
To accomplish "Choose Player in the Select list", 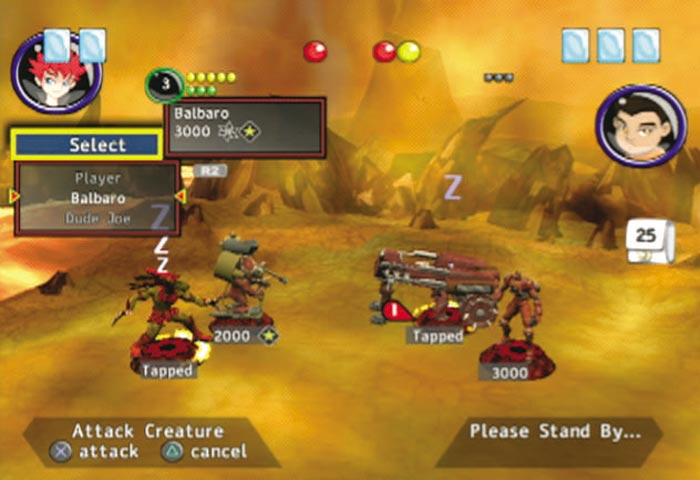I will [97, 178].
